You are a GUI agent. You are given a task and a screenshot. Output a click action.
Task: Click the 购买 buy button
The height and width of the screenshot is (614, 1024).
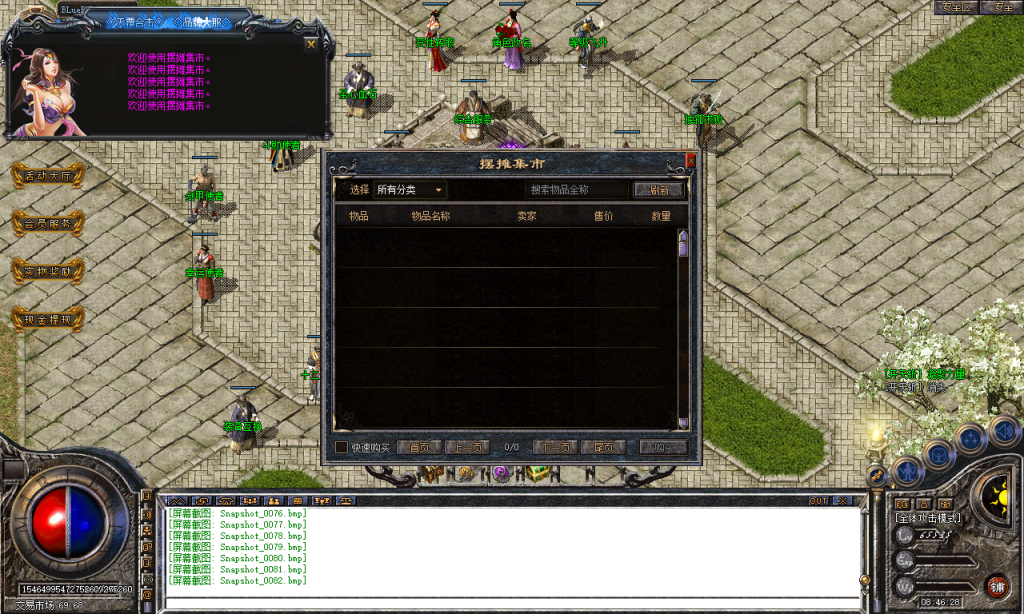click(x=663, y=447)
